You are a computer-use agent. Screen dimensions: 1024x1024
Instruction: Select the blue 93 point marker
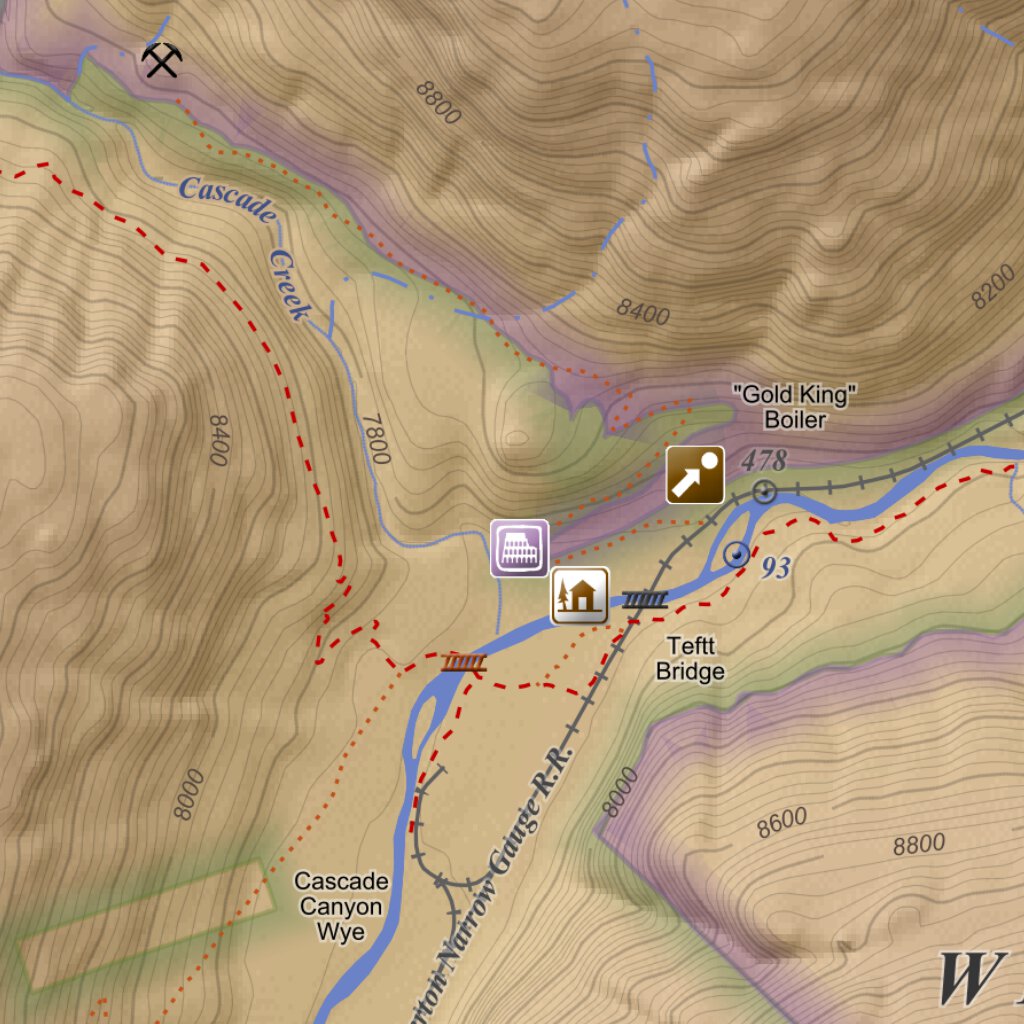(x=737, y=554)
